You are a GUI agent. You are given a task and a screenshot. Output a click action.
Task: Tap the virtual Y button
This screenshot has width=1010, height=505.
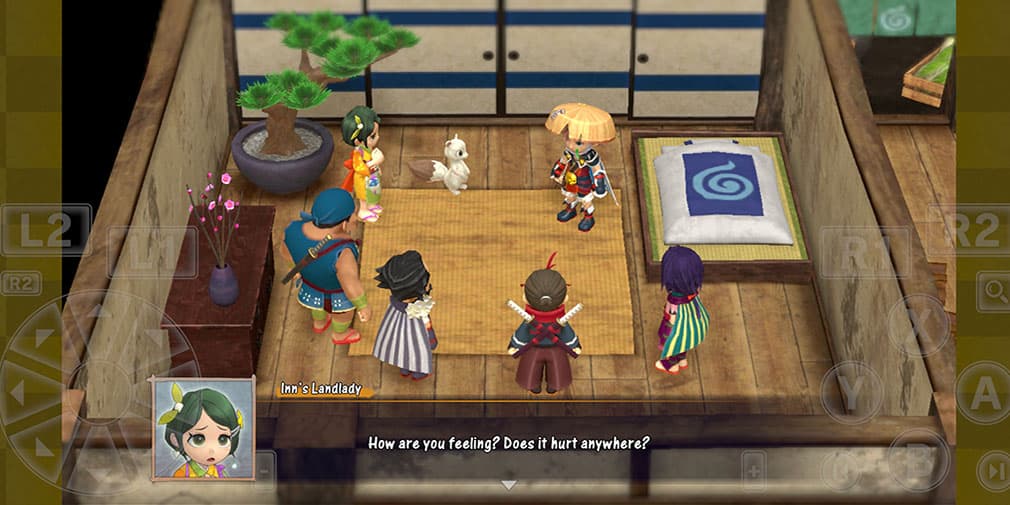point(851,393)
